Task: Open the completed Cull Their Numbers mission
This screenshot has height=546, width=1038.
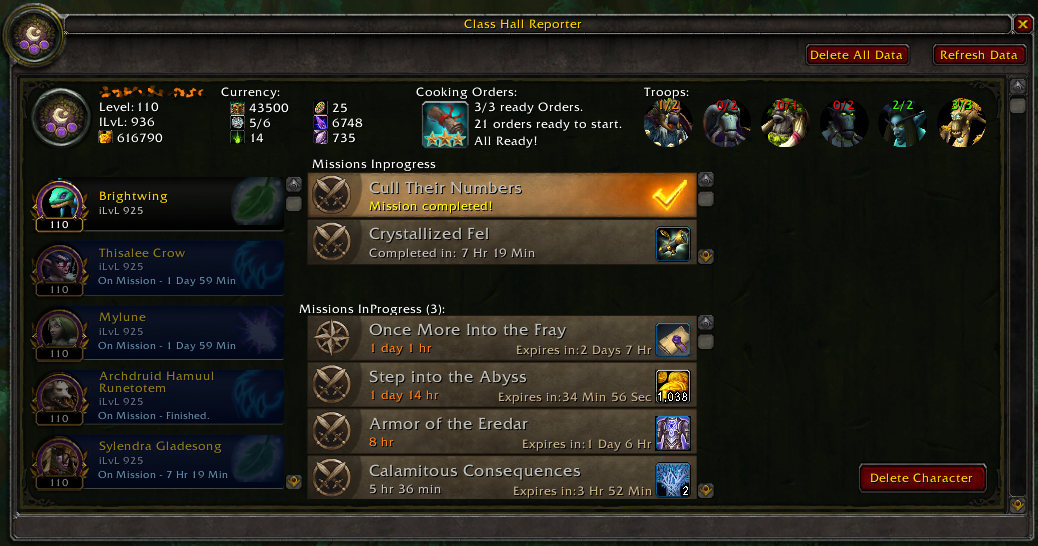Action: (x=500, y=196)
